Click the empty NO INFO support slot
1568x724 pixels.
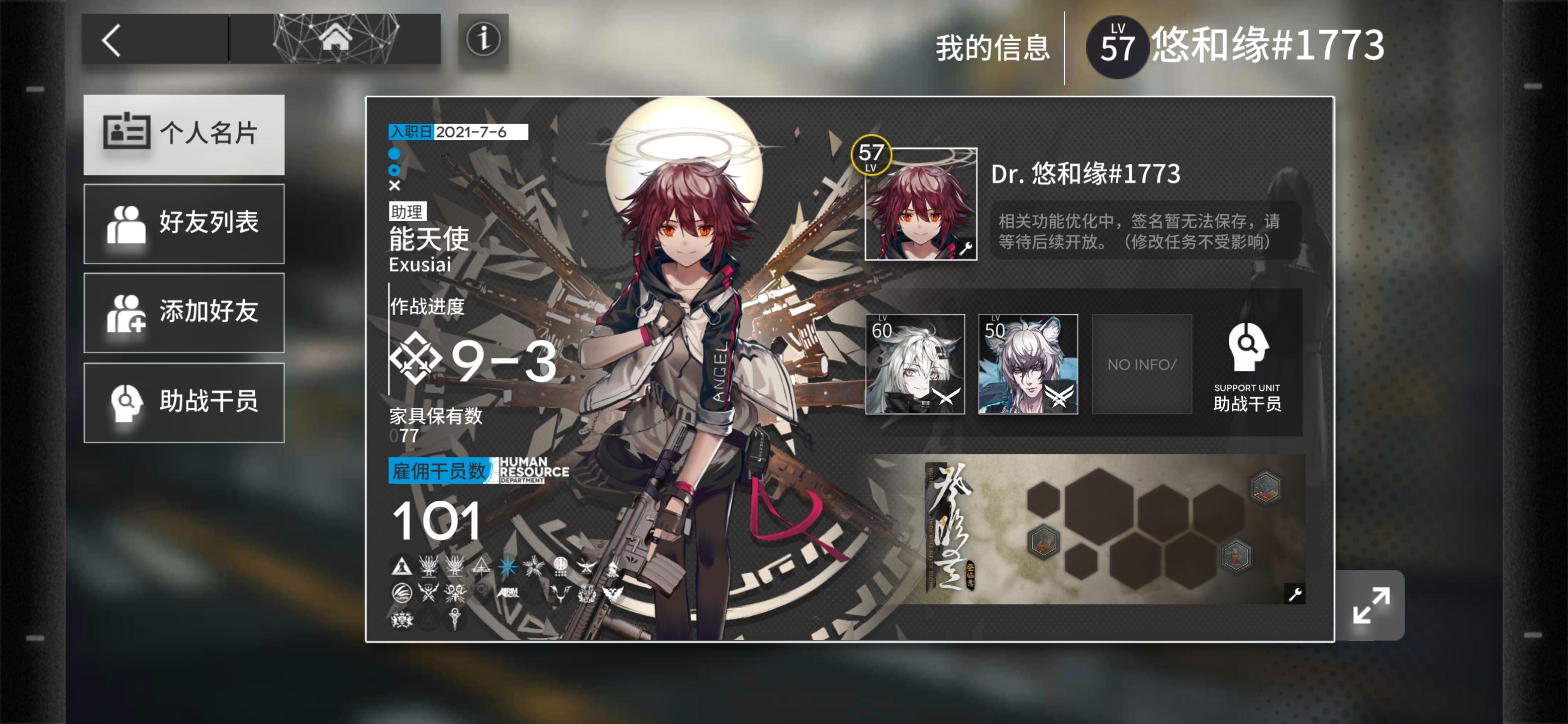pyautogui.click(x=1142, y=364)
